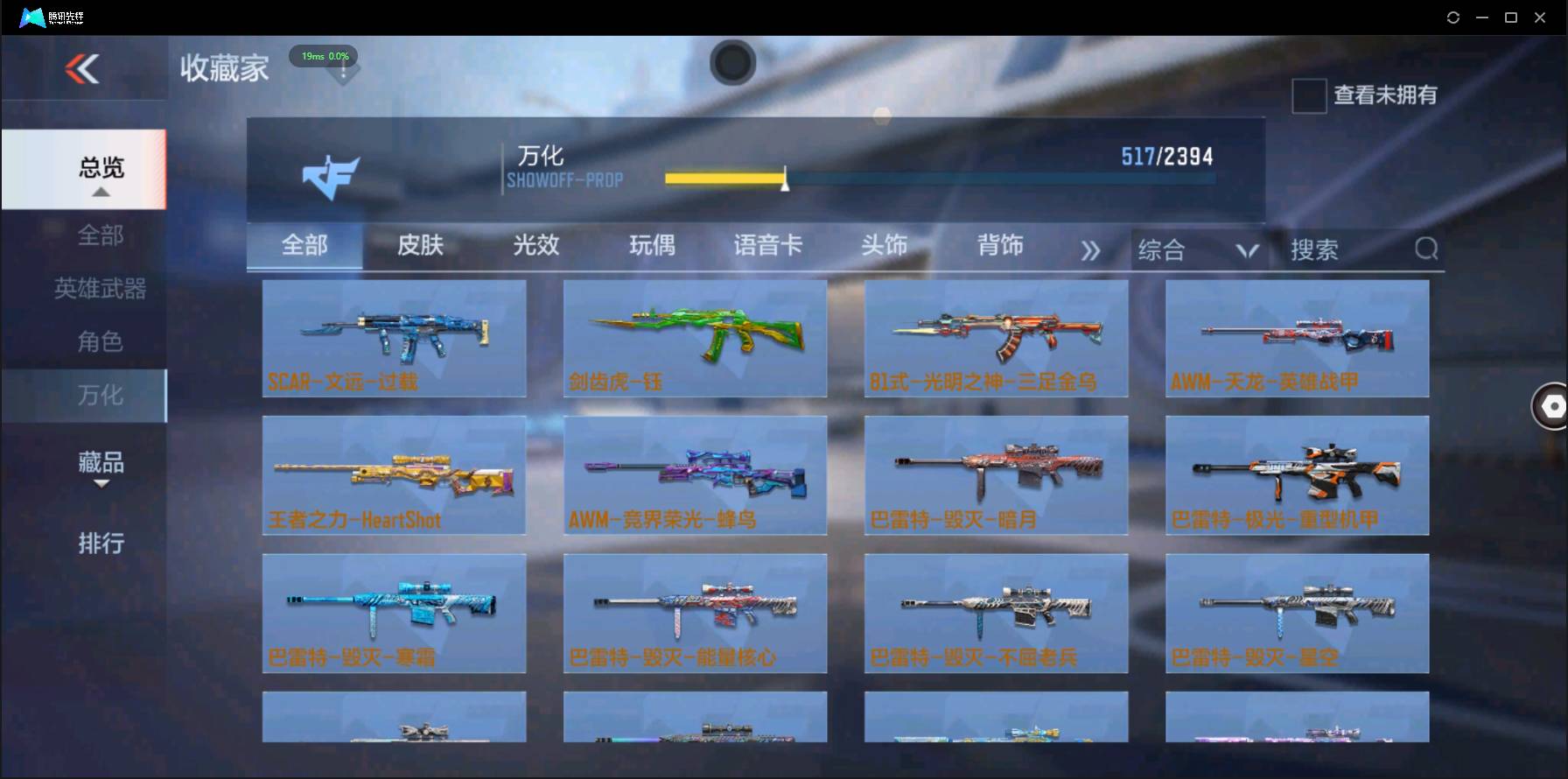
Task: Open search using the magnifier icon
Action: pos(1426,249)
